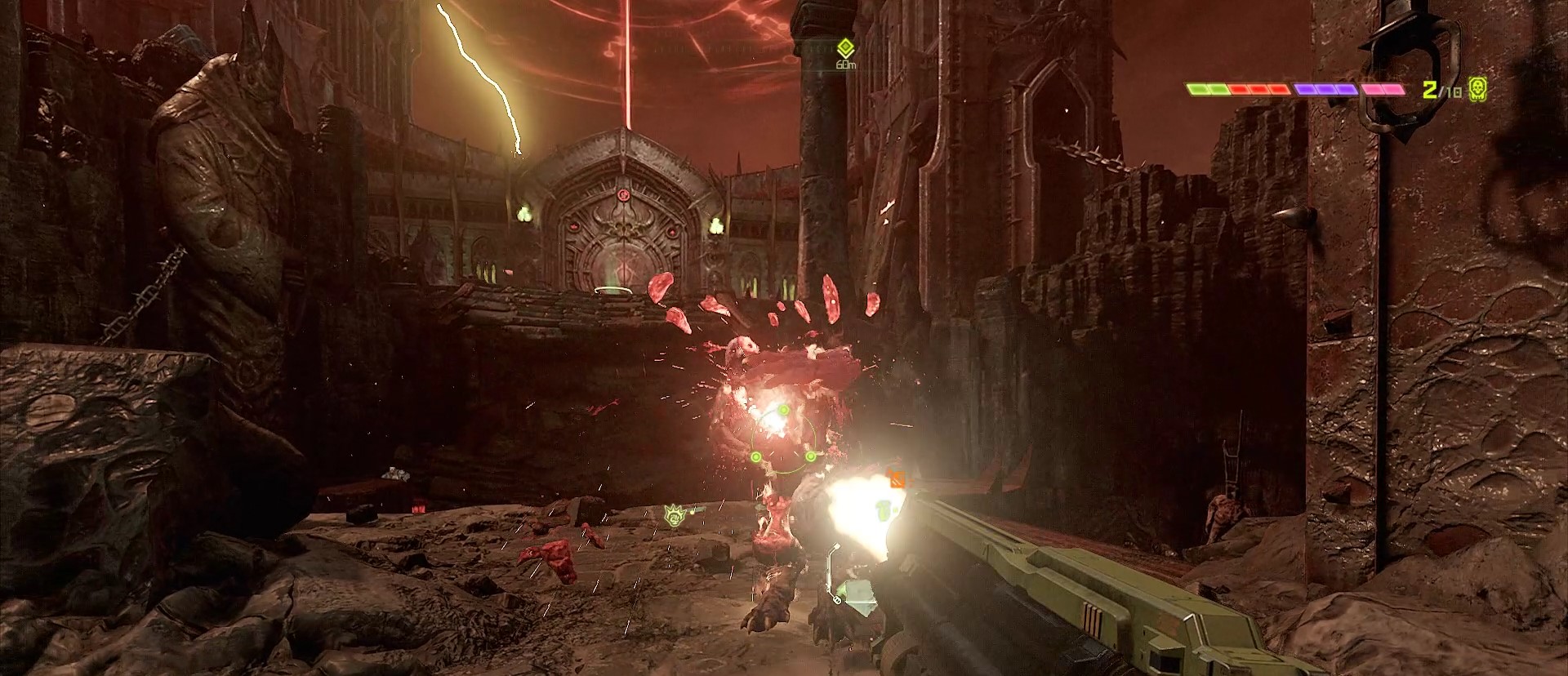Click the white supply crate near the left rubble
The height and width of the screenshot is (676, 1568).
[x=394, y=472]
